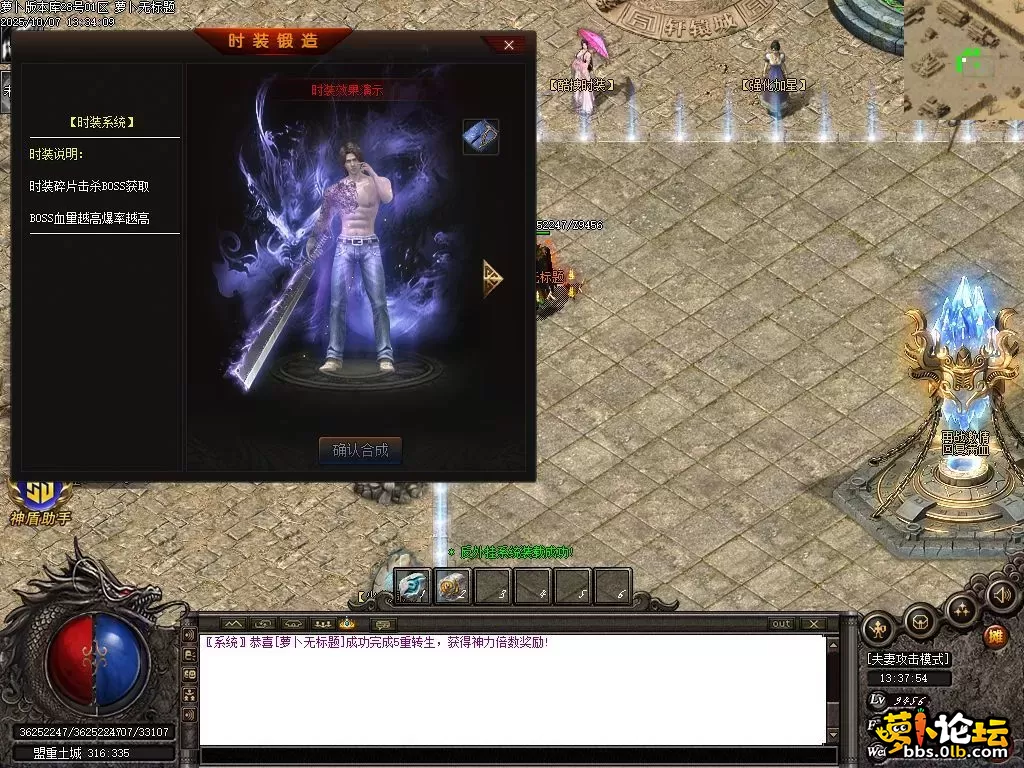Open the bag round menu button
The width and height of the screenshot is (1024, 768).
pos(920,621)
